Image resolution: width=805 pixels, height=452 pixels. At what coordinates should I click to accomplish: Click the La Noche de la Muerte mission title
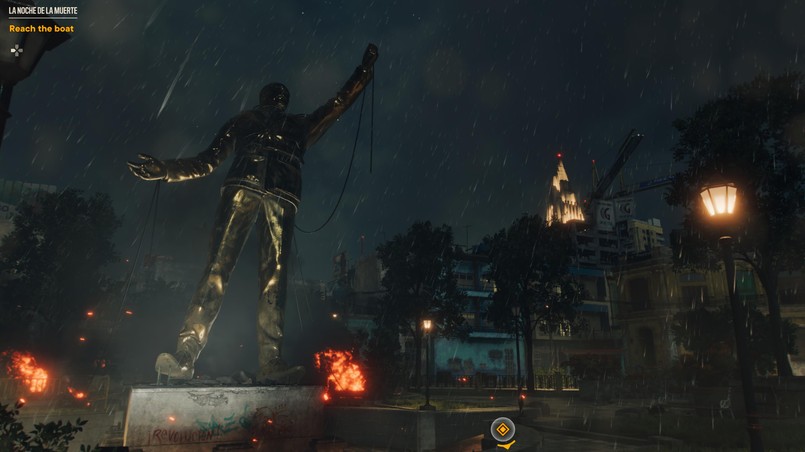(42, 11)
